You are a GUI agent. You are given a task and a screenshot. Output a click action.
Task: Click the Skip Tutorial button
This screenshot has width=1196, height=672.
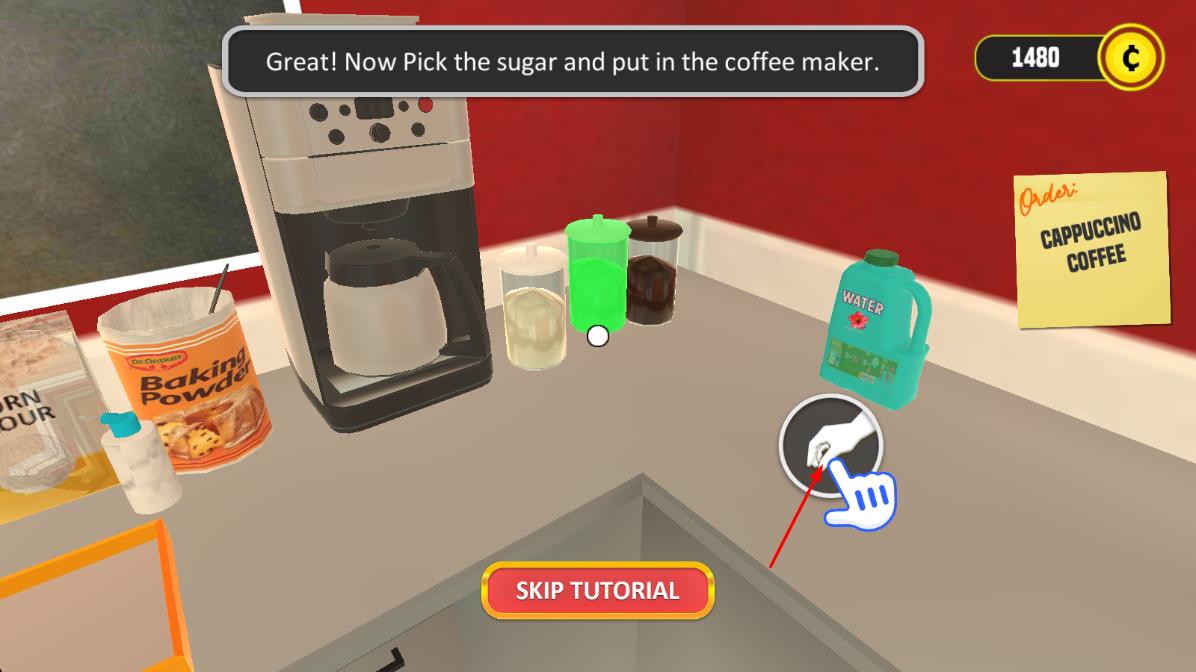coord(597,590)
